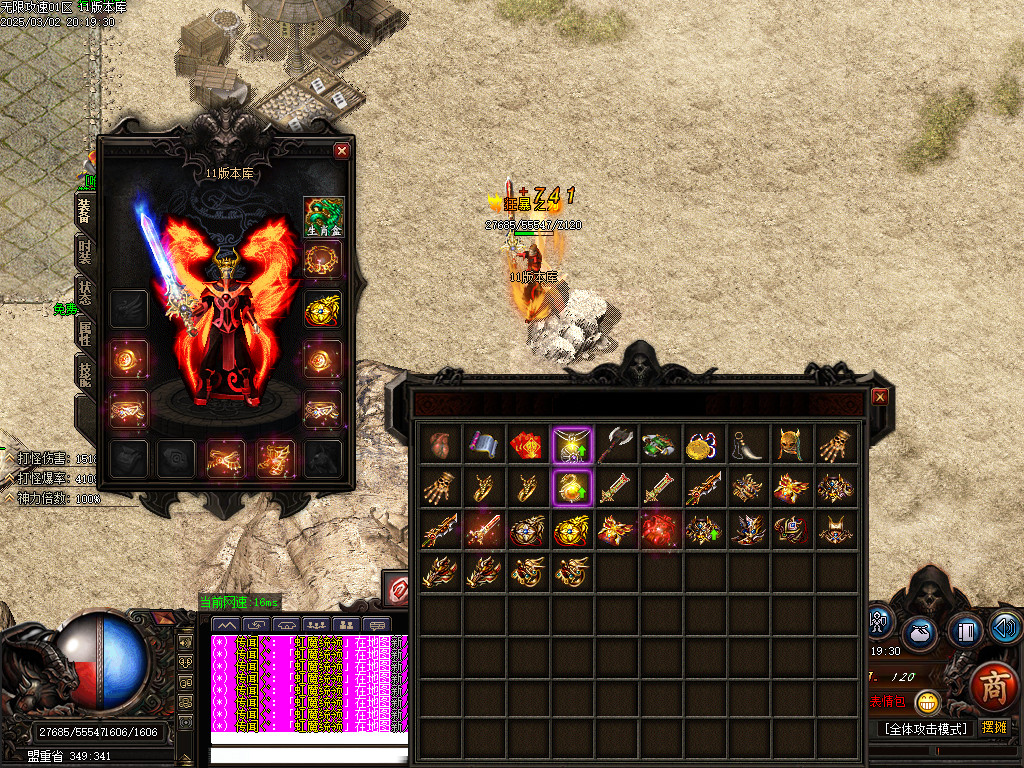The height and width of the screenshot is (768, 1024).
Task: Toggle the sound speaker icon
Action: pyautogui.click(x=1006, y=628)
